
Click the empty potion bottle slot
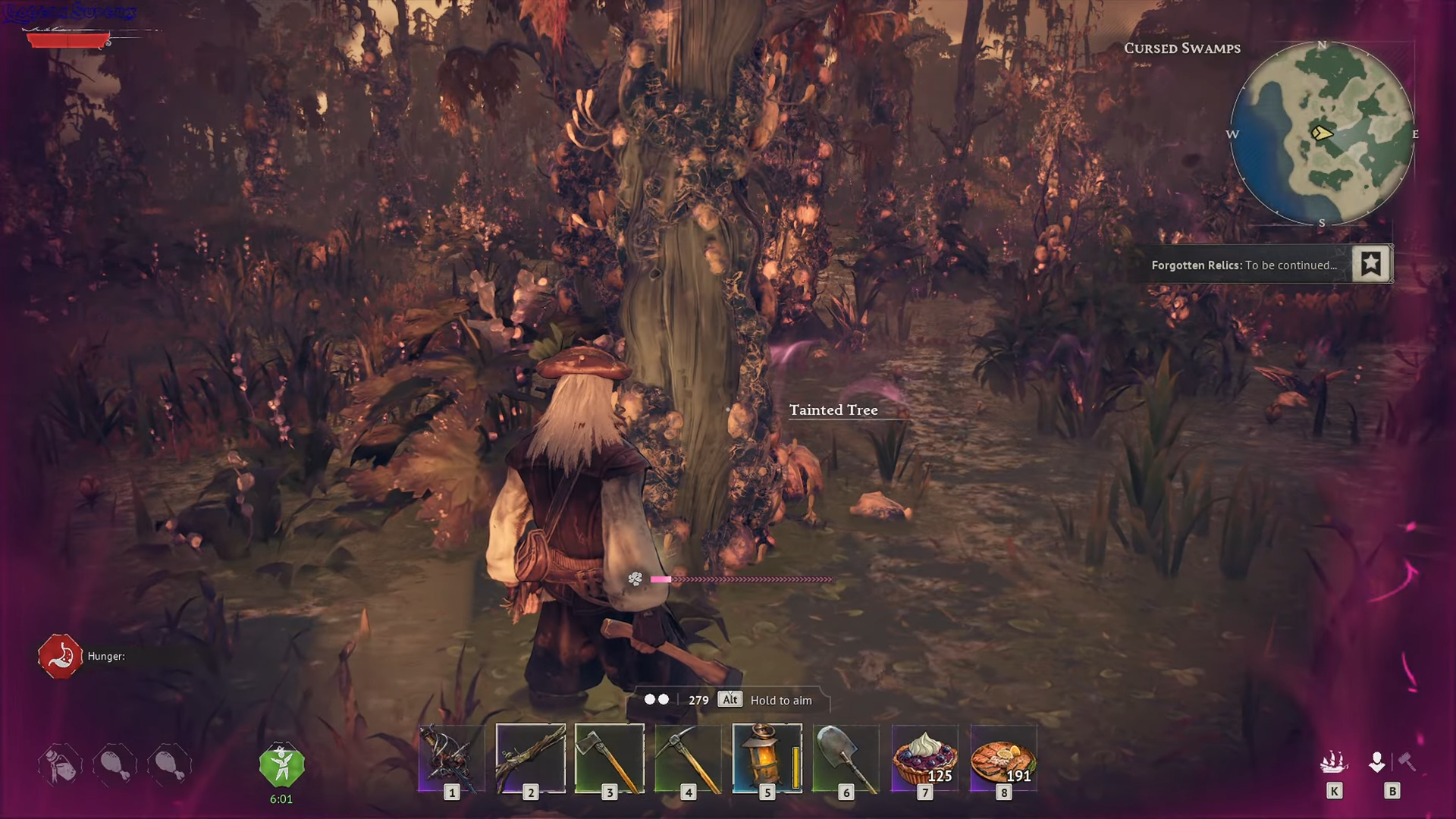click(60, 764)
